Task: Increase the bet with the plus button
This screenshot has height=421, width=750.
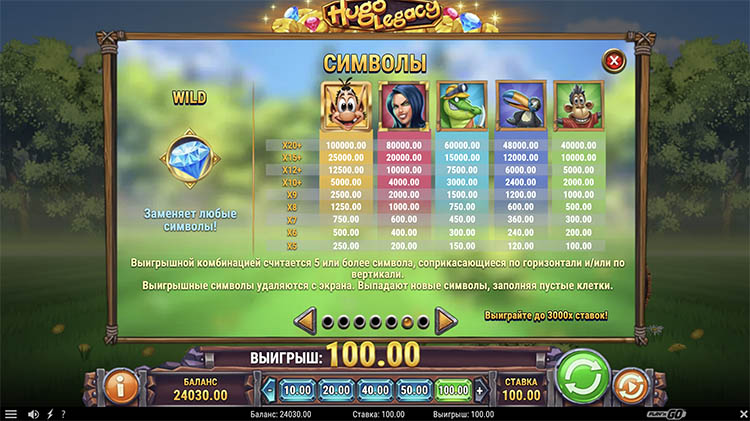Action: pyautogui.click(x=481, y=389)
